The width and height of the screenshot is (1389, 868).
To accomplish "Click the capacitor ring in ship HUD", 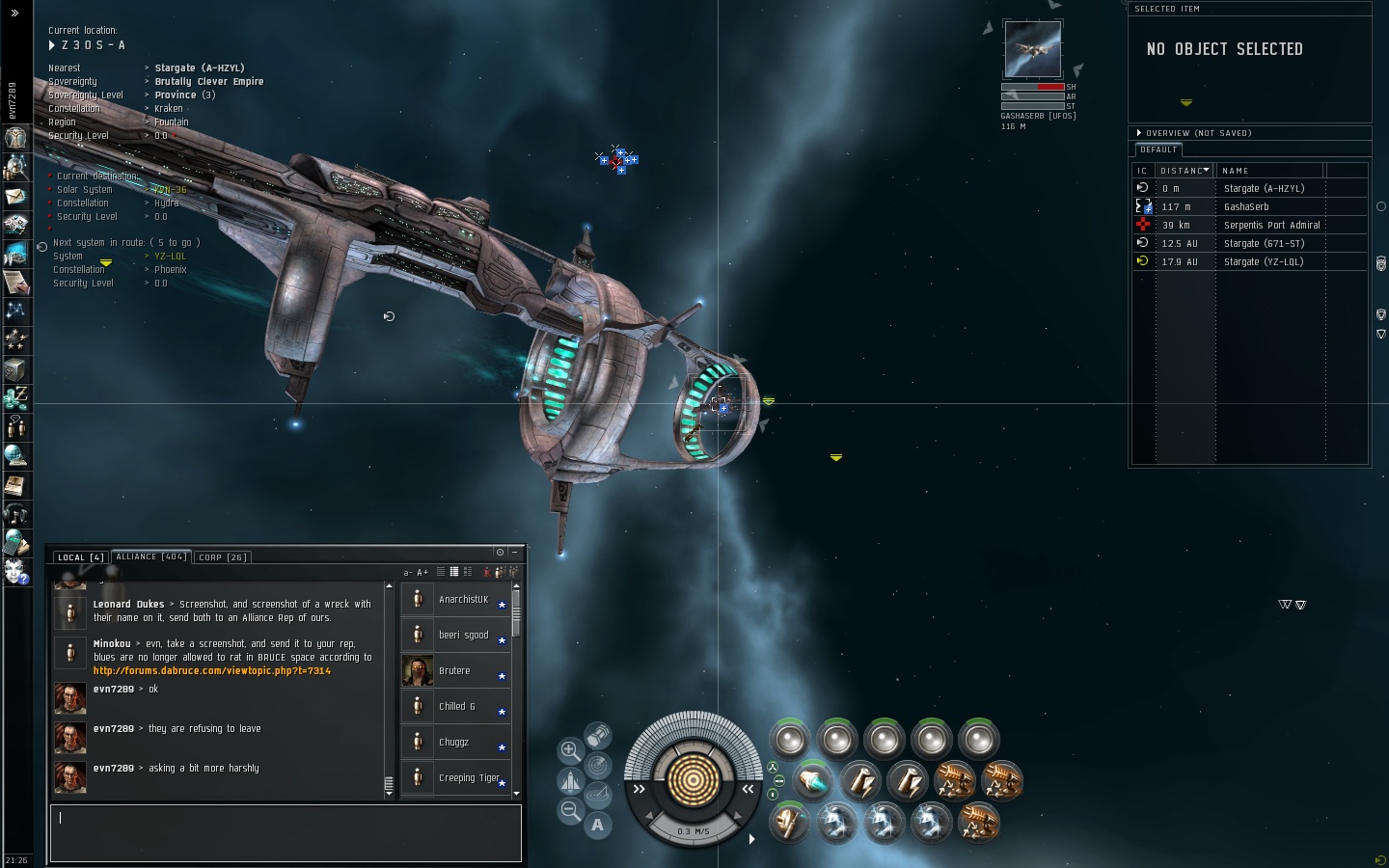I will click(694, 779).
